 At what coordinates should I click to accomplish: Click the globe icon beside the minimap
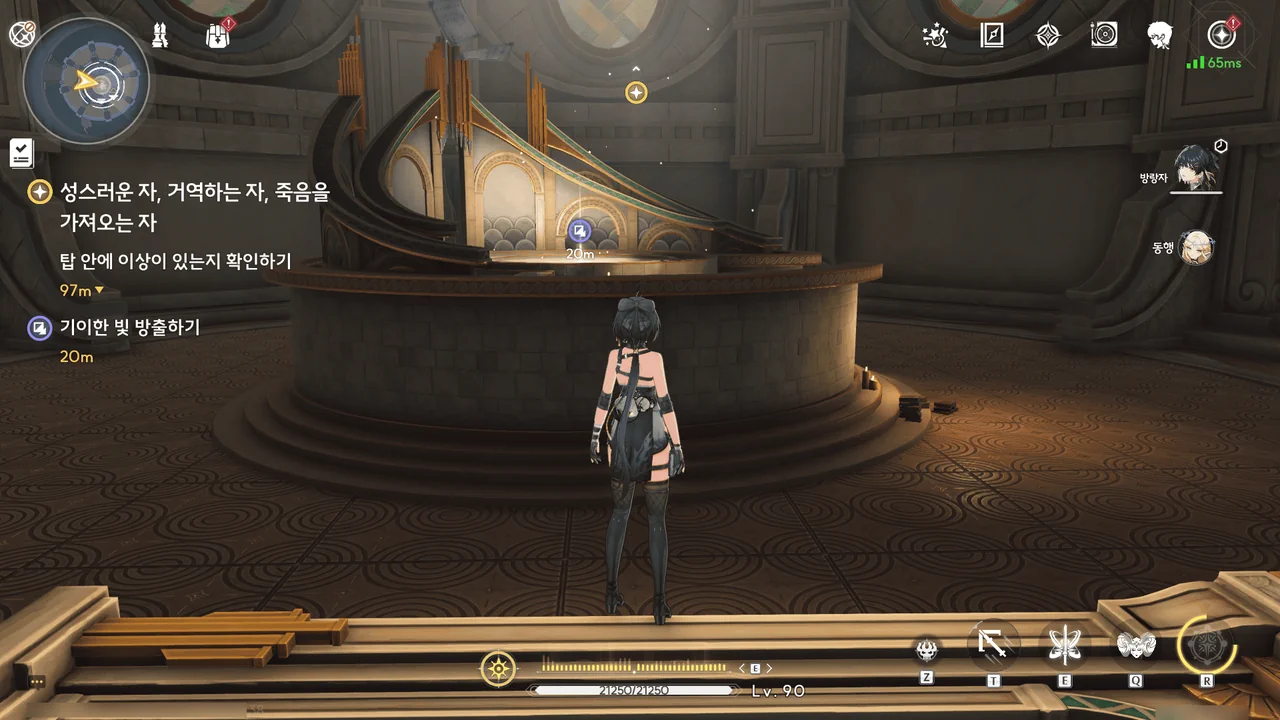22,34
